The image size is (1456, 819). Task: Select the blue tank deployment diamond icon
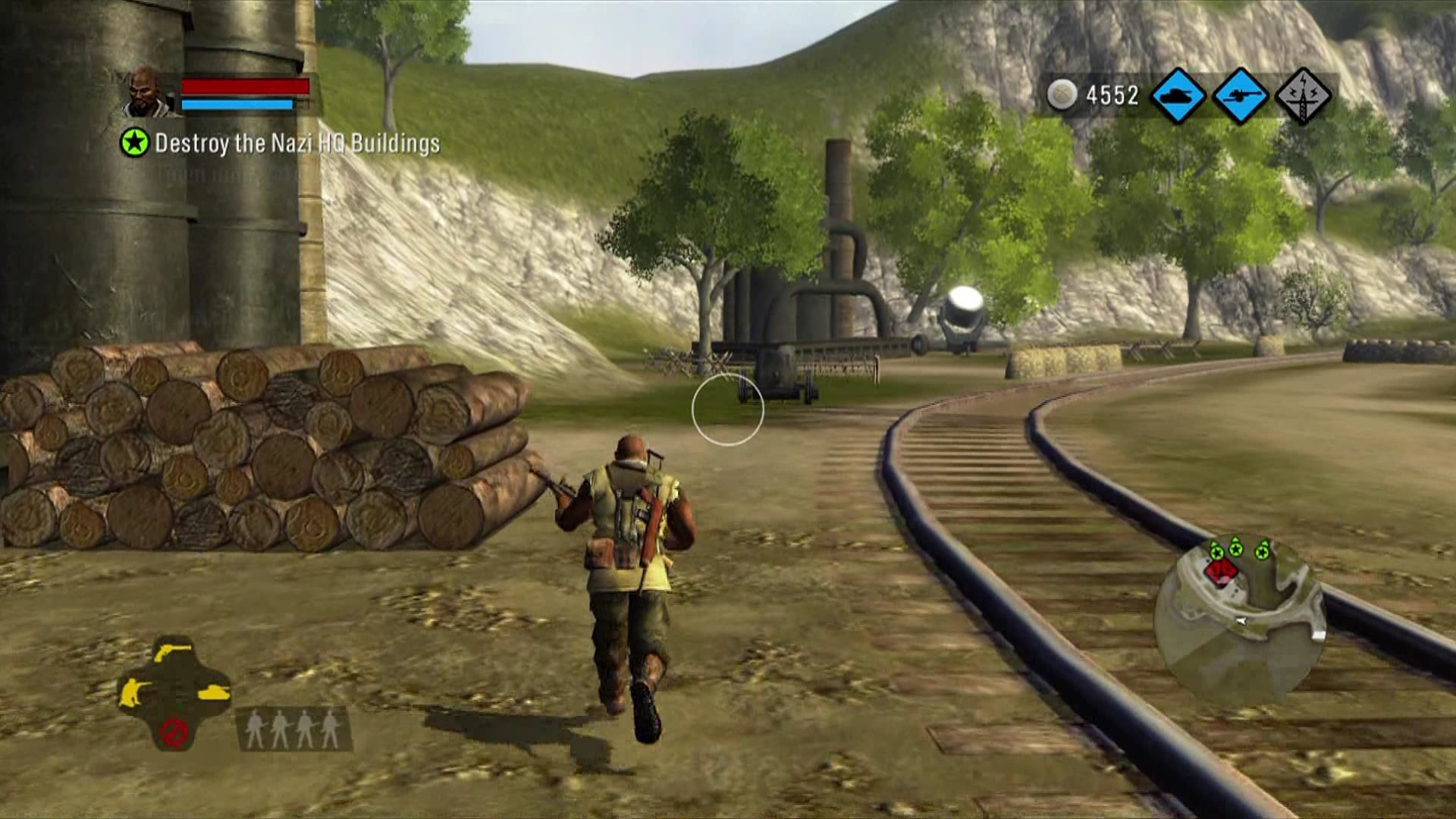tap(1177, 95)
